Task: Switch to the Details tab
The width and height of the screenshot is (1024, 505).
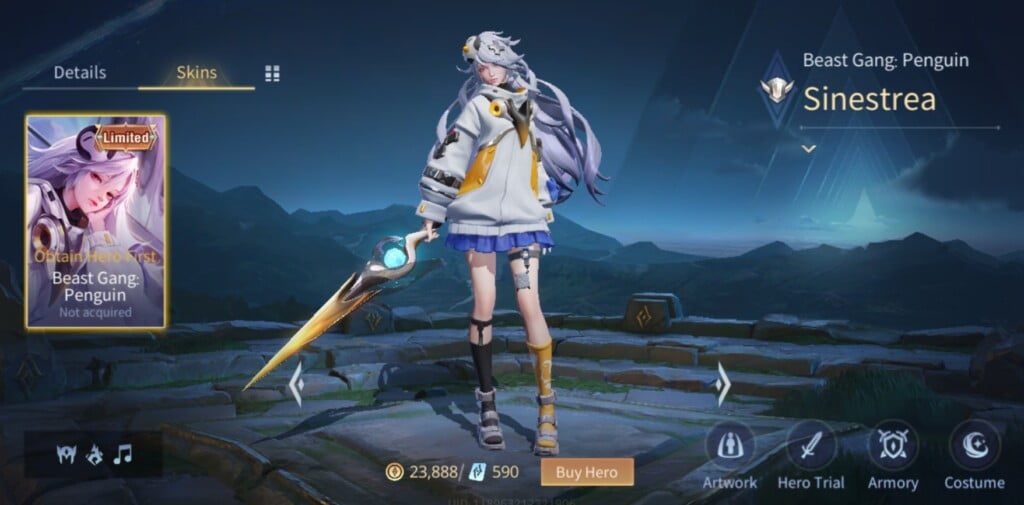Action: pyautogui.click(x=80, y=73)
